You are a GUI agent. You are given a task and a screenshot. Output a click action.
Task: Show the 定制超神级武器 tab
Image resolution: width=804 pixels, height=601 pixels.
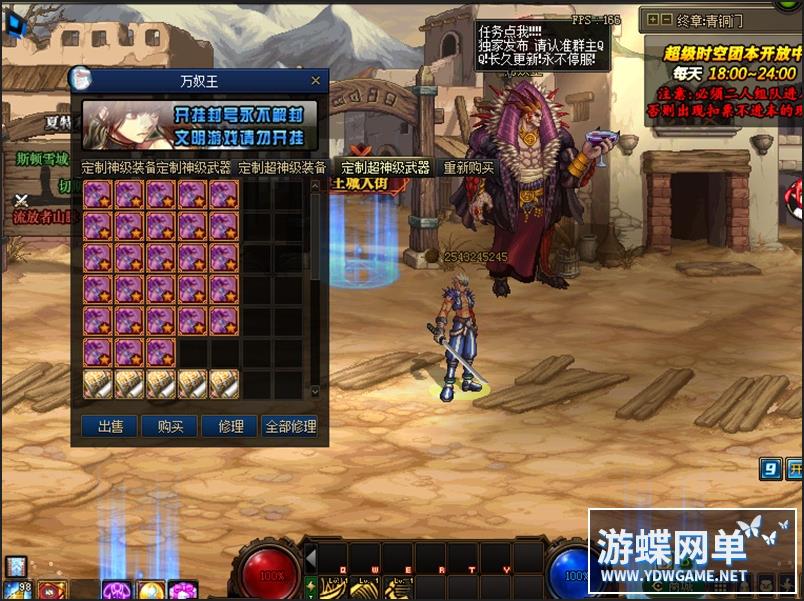[x=384, y=168]
